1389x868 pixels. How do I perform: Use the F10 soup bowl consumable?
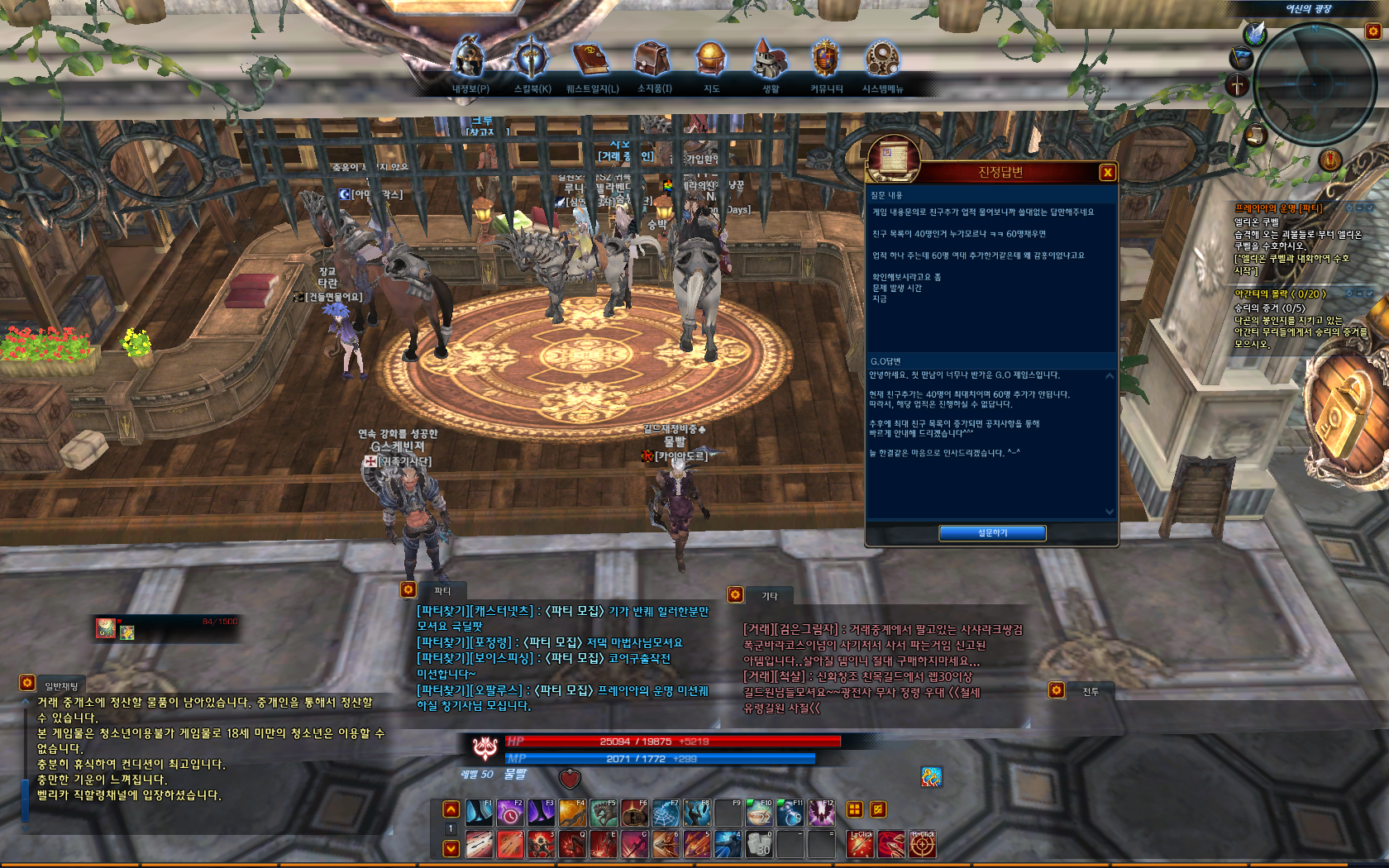[x=759, y=813]
